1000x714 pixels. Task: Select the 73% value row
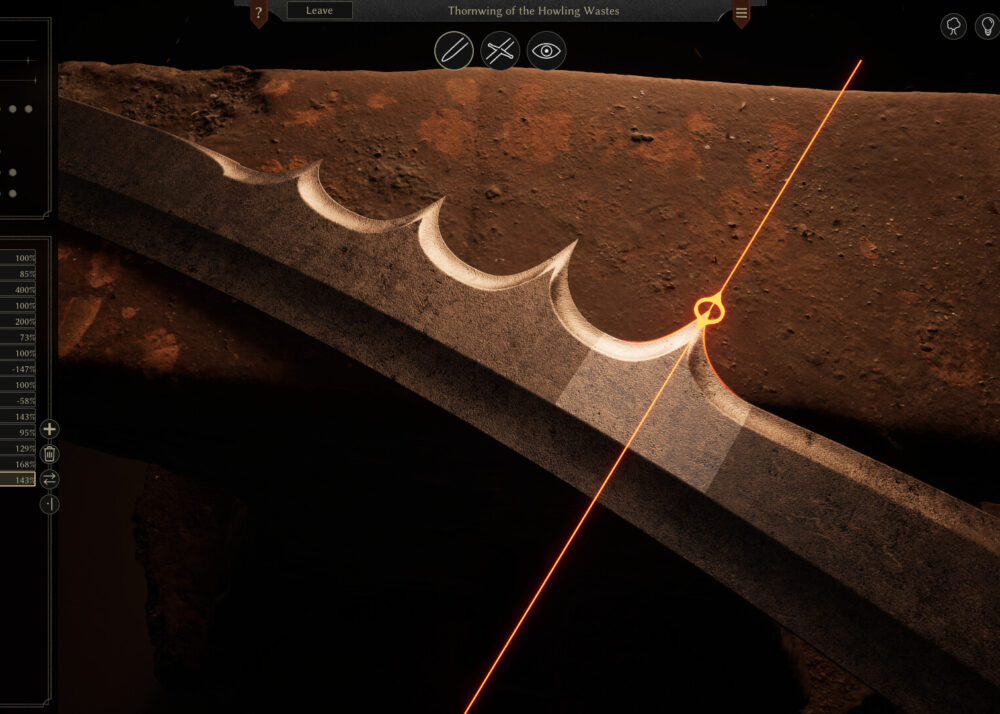[x=18, y=338]
